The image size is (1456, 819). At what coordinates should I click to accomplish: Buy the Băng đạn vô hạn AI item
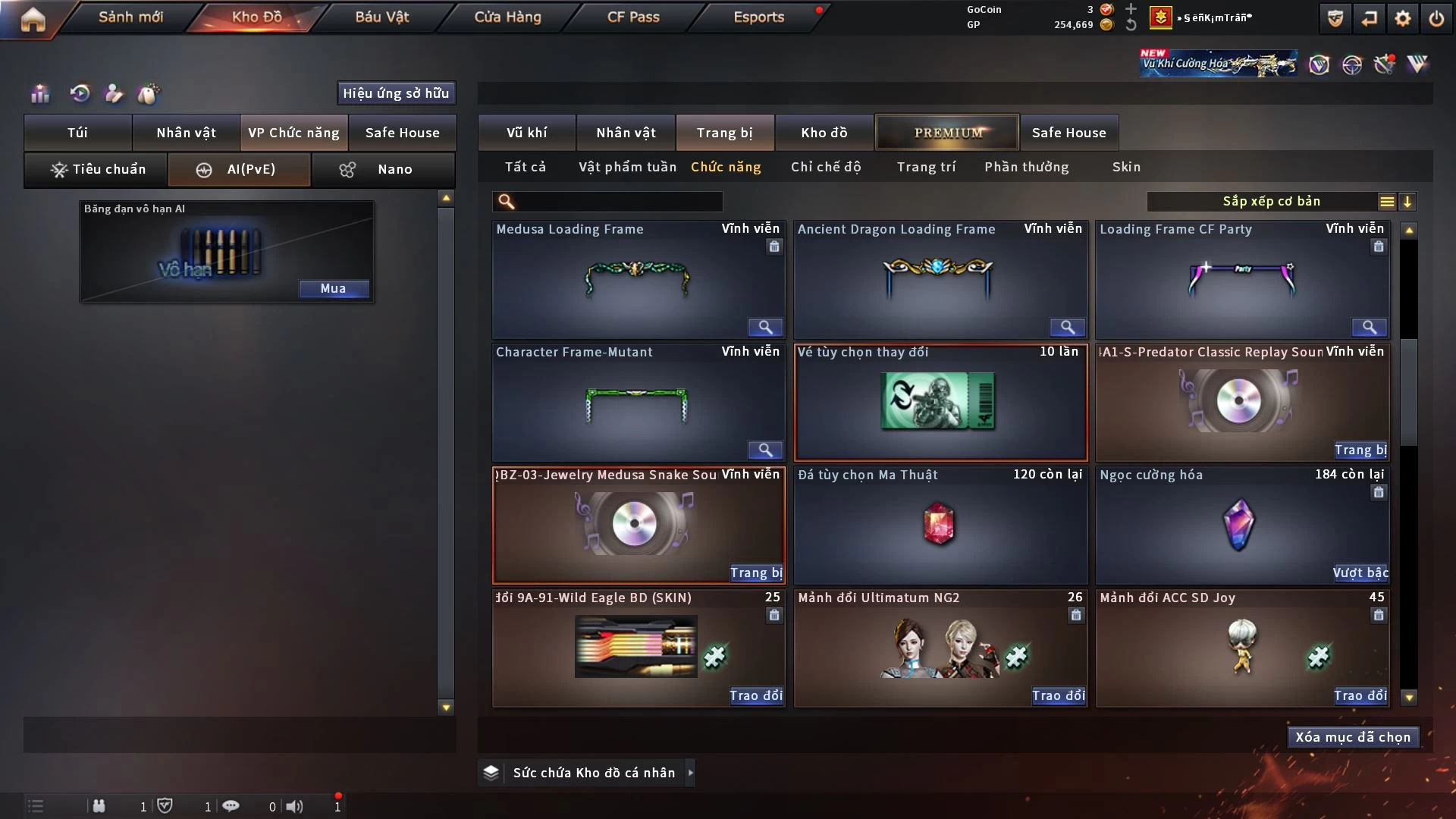click(x=333, y=288)
